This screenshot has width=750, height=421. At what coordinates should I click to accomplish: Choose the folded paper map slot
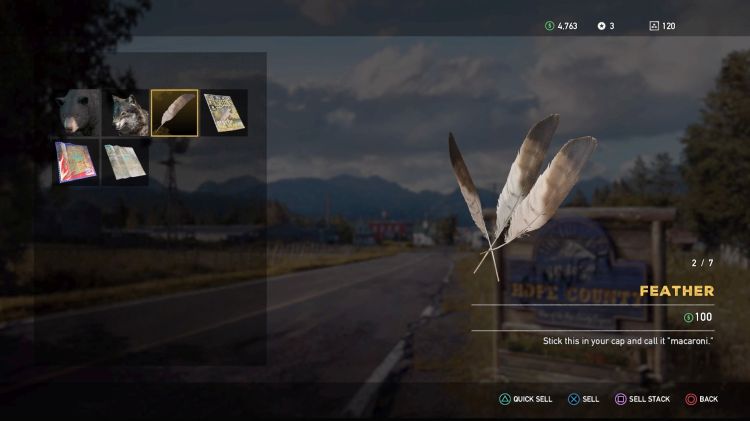point(126,162)
